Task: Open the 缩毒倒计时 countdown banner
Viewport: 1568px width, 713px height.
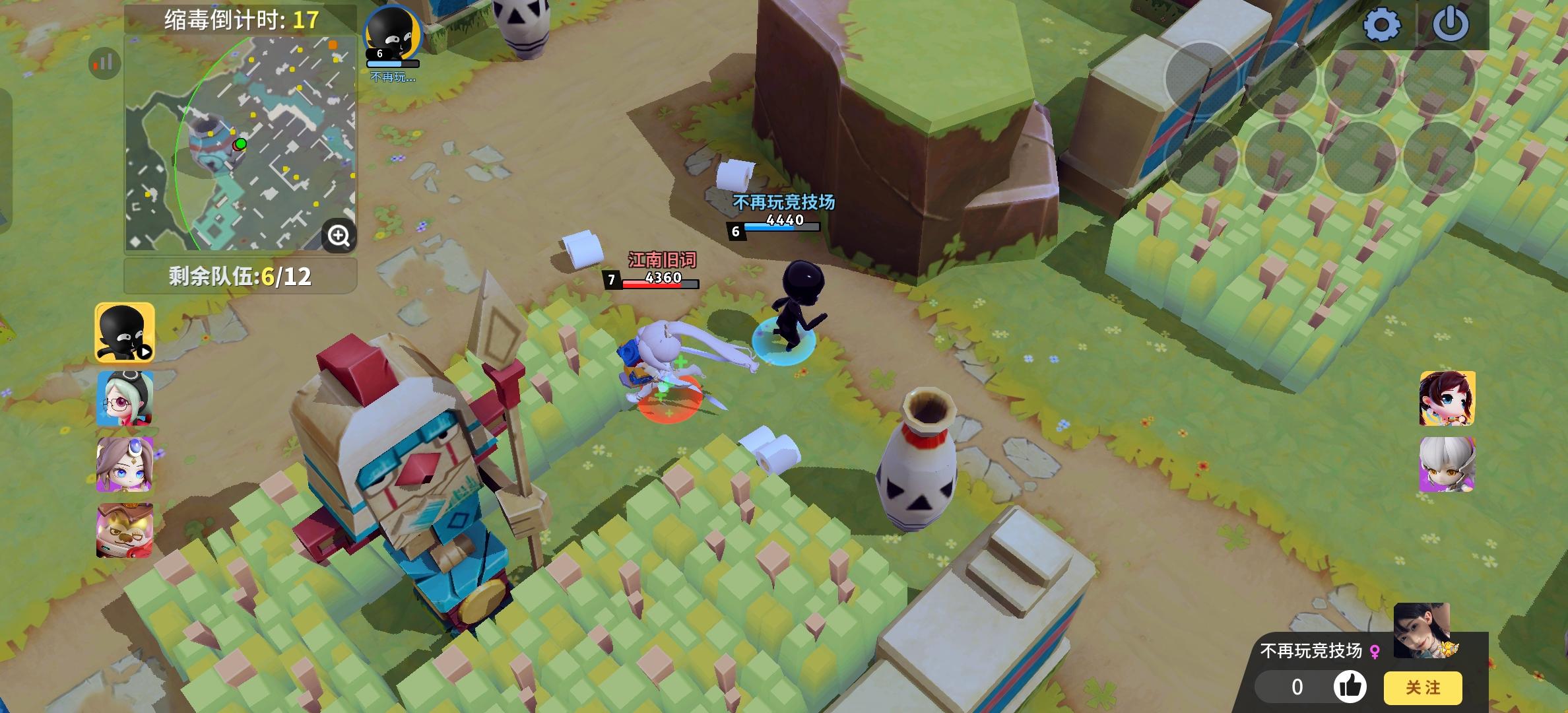Action: coord(240,18)
